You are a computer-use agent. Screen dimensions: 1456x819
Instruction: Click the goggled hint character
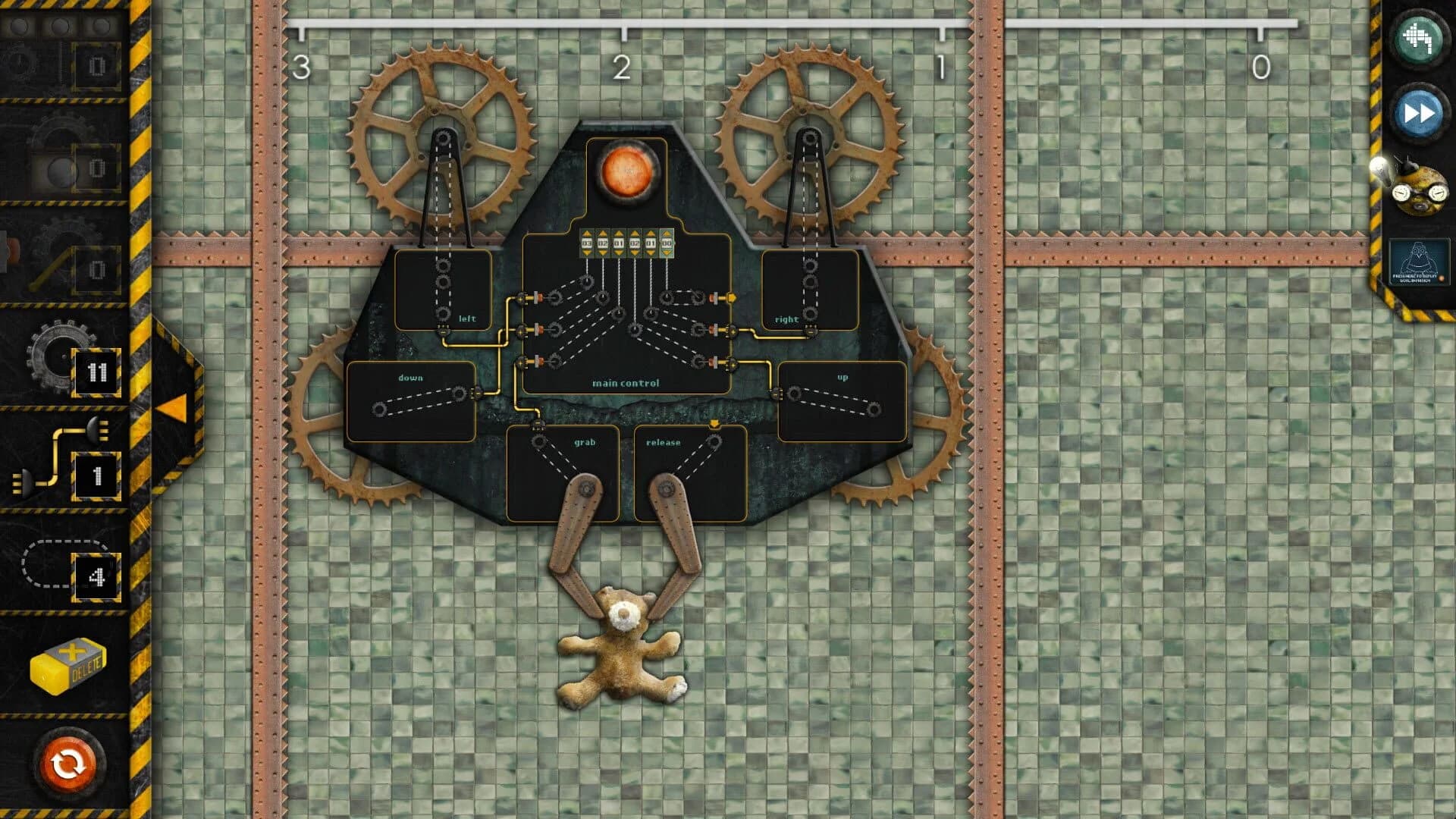[1420, 190]
